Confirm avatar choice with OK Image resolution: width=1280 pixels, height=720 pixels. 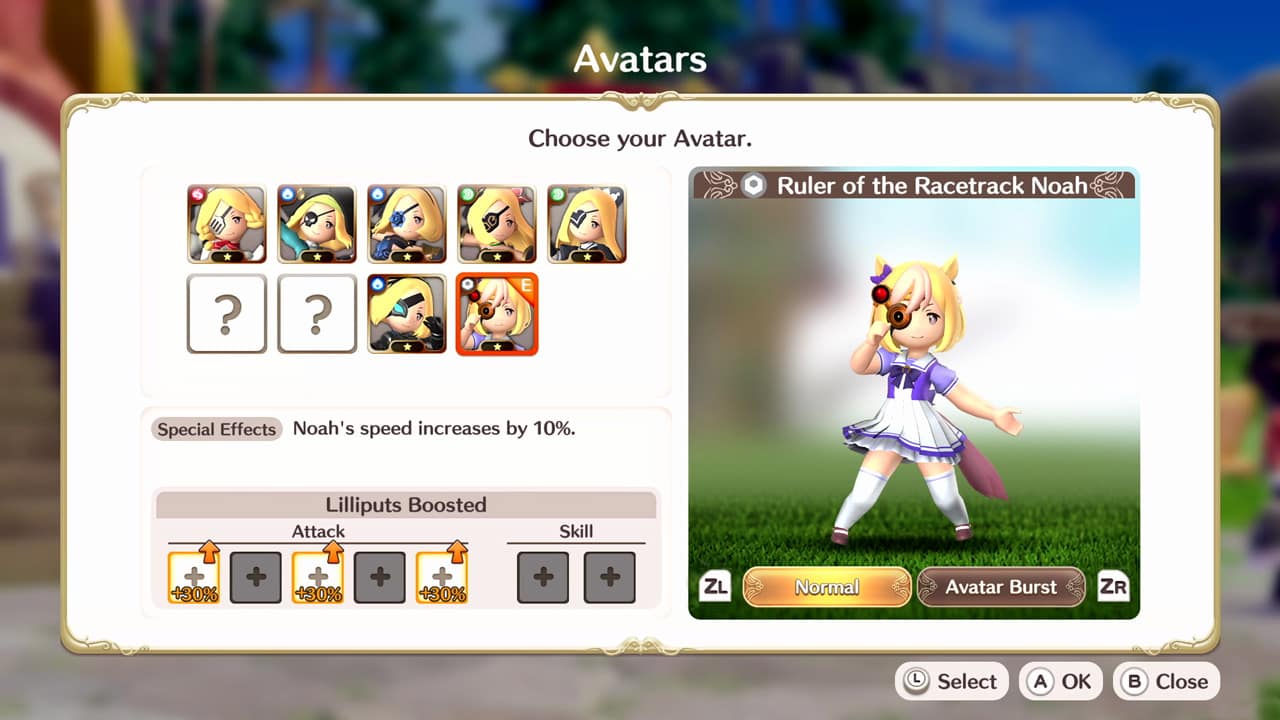coord(1060,681)
